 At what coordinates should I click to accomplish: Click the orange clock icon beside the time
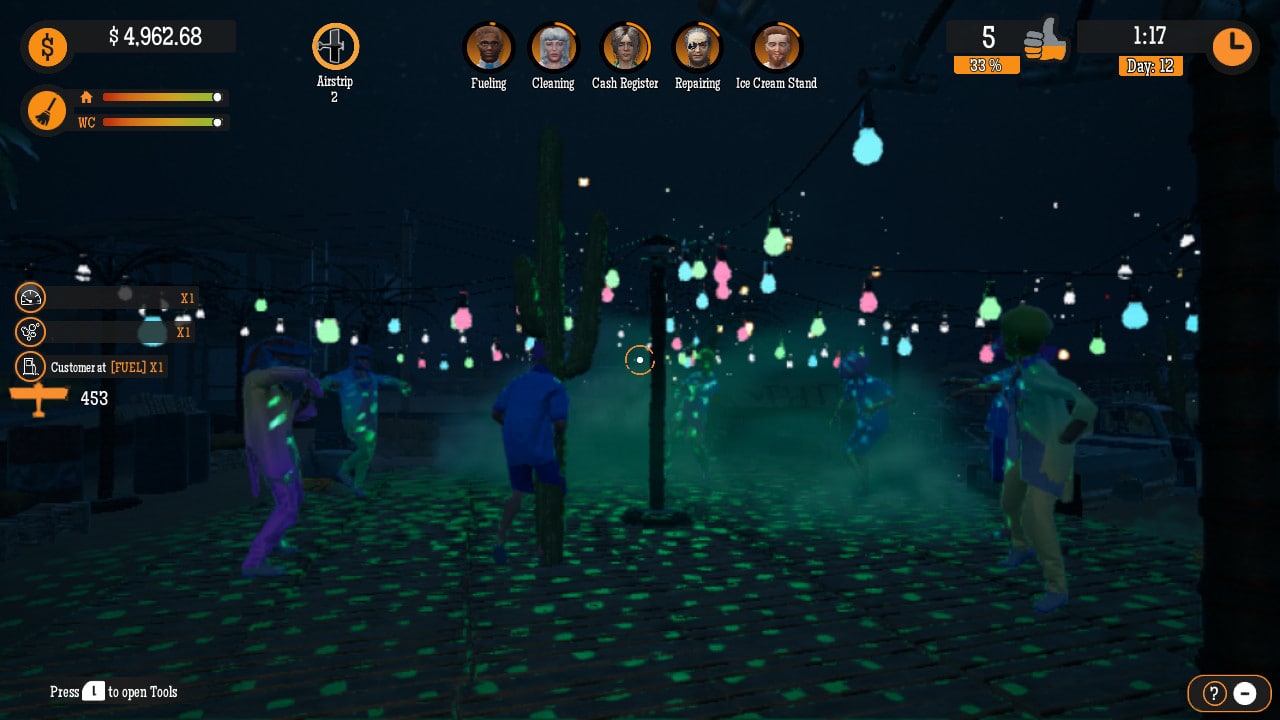pos(1232,46)
